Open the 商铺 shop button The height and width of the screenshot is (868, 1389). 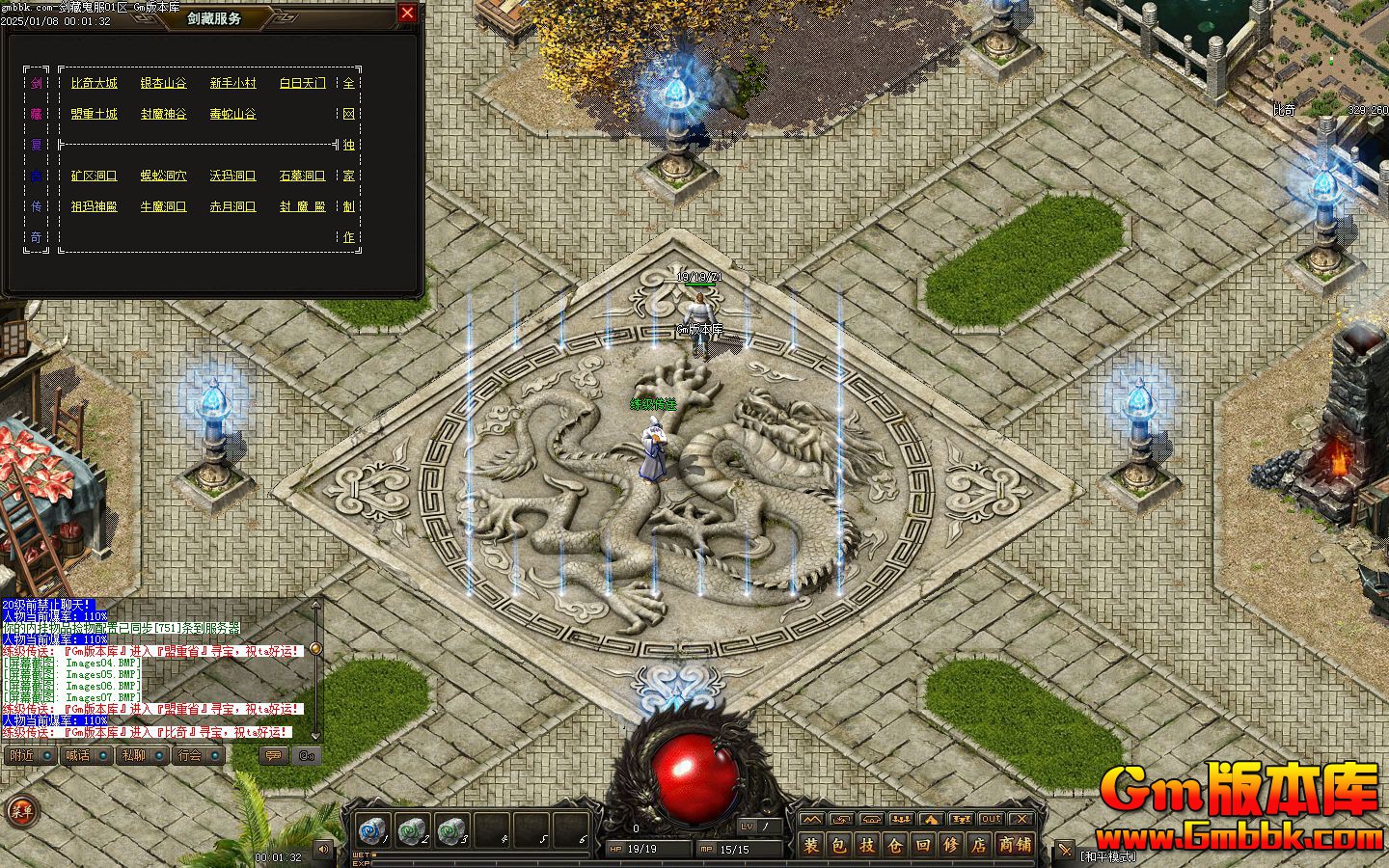pos(1014,846)
